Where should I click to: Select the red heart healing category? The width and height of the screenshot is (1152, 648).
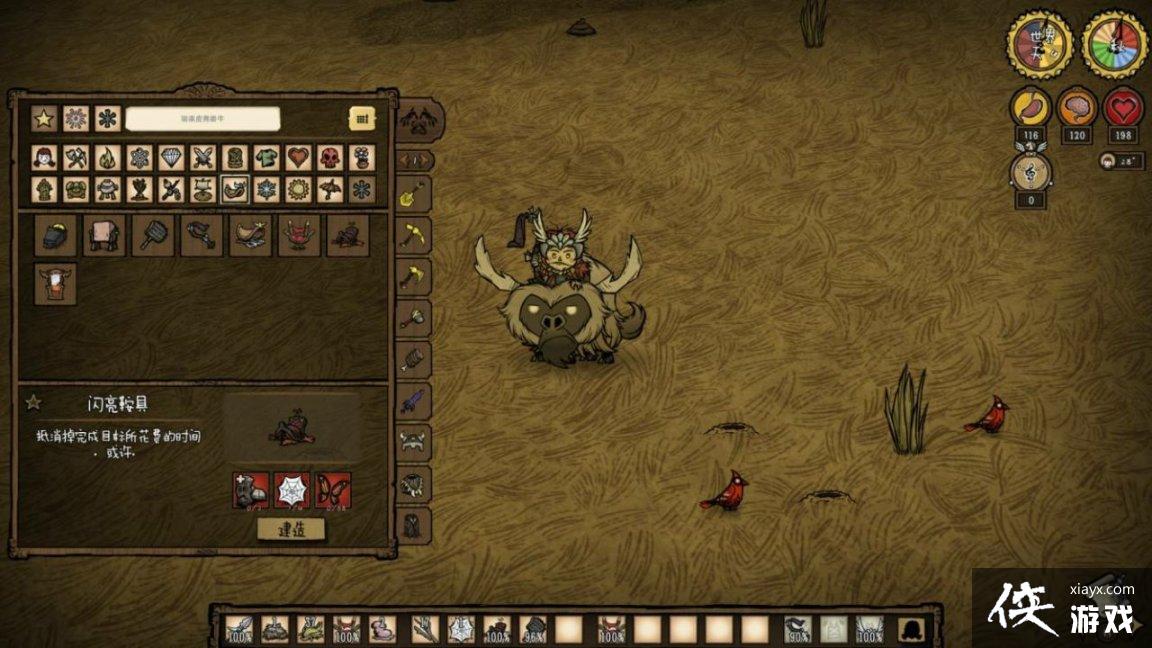[x=298, y=158]
